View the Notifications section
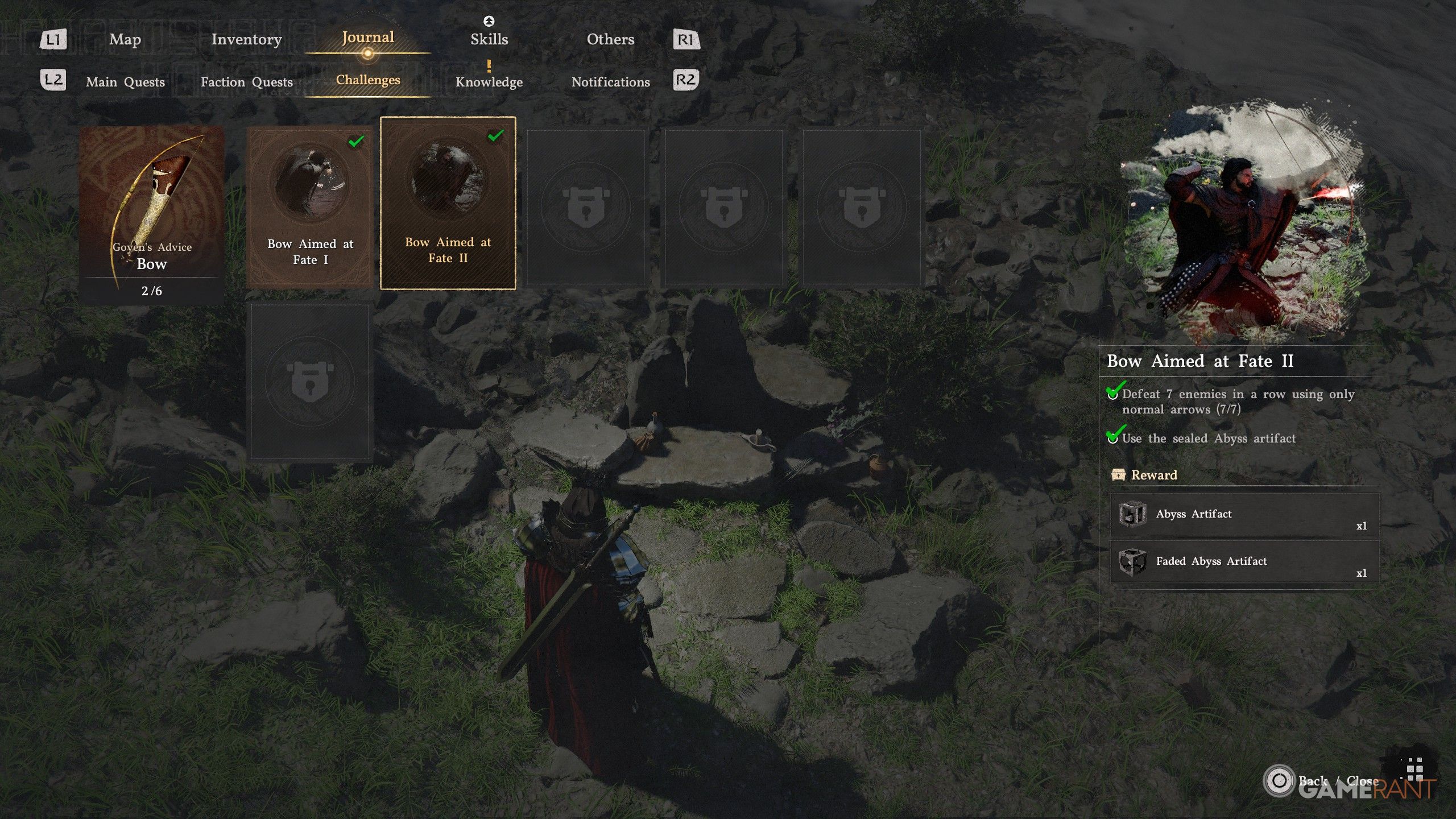1456x819 pixels. [x=610, y=82]
